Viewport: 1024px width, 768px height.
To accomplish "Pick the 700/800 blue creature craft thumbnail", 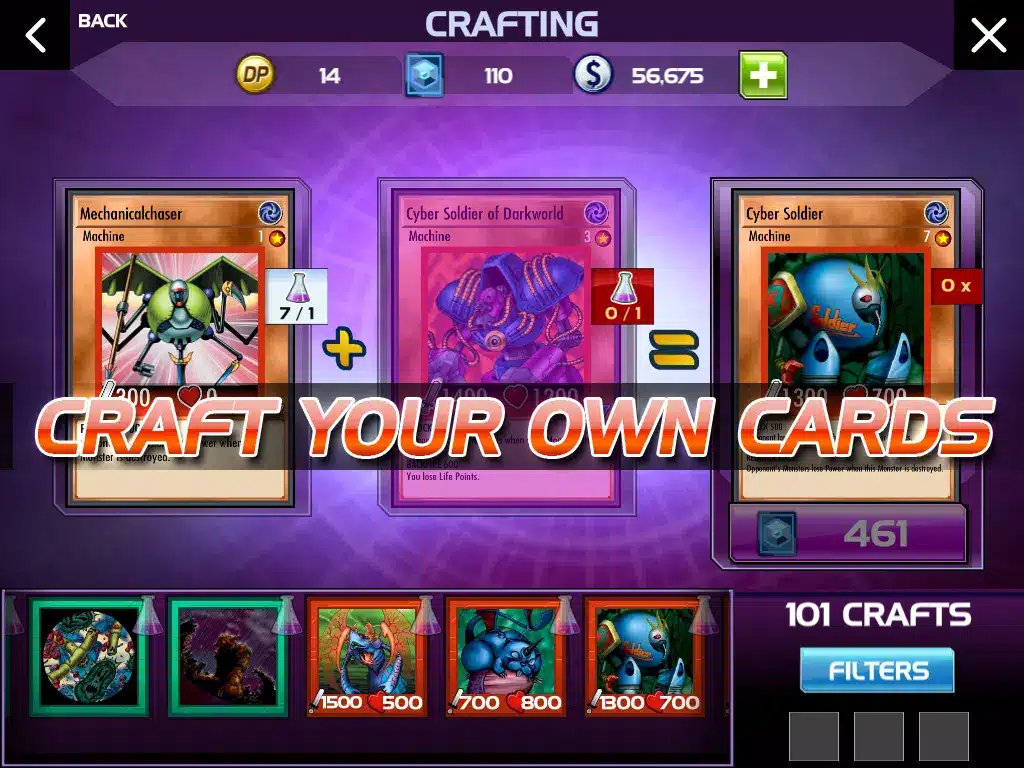I will tap(505, 657).
